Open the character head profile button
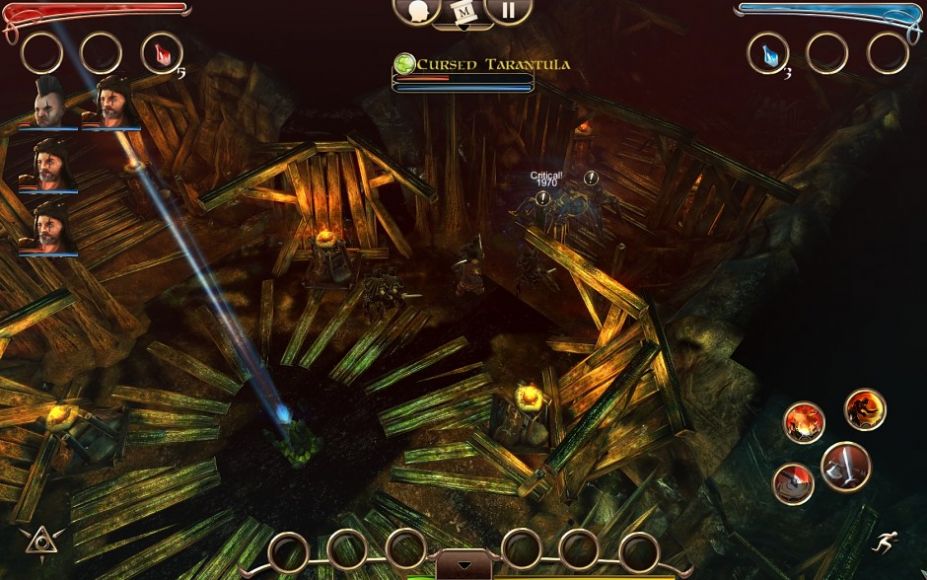The width and height of the screenshot is (927, 580). click(x=418, y=10)
